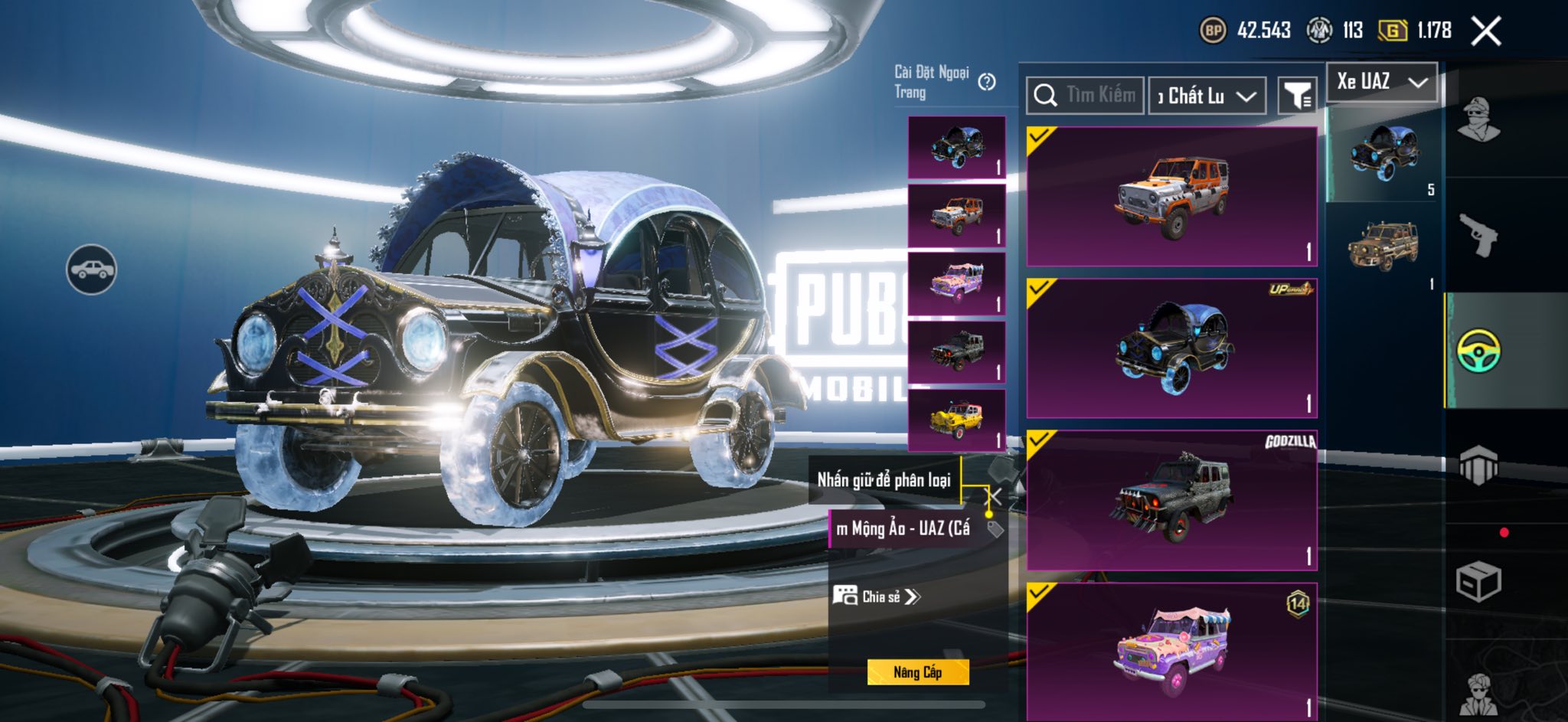Click the car view toggle icon
This screenshot has width=1568, height=722.
[x=91, y=270]
